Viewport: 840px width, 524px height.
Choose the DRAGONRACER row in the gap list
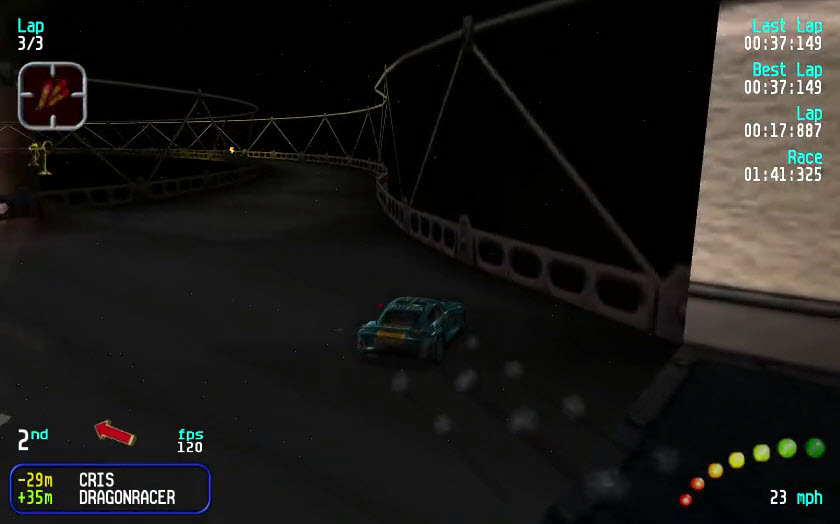(x=110, y=497)
